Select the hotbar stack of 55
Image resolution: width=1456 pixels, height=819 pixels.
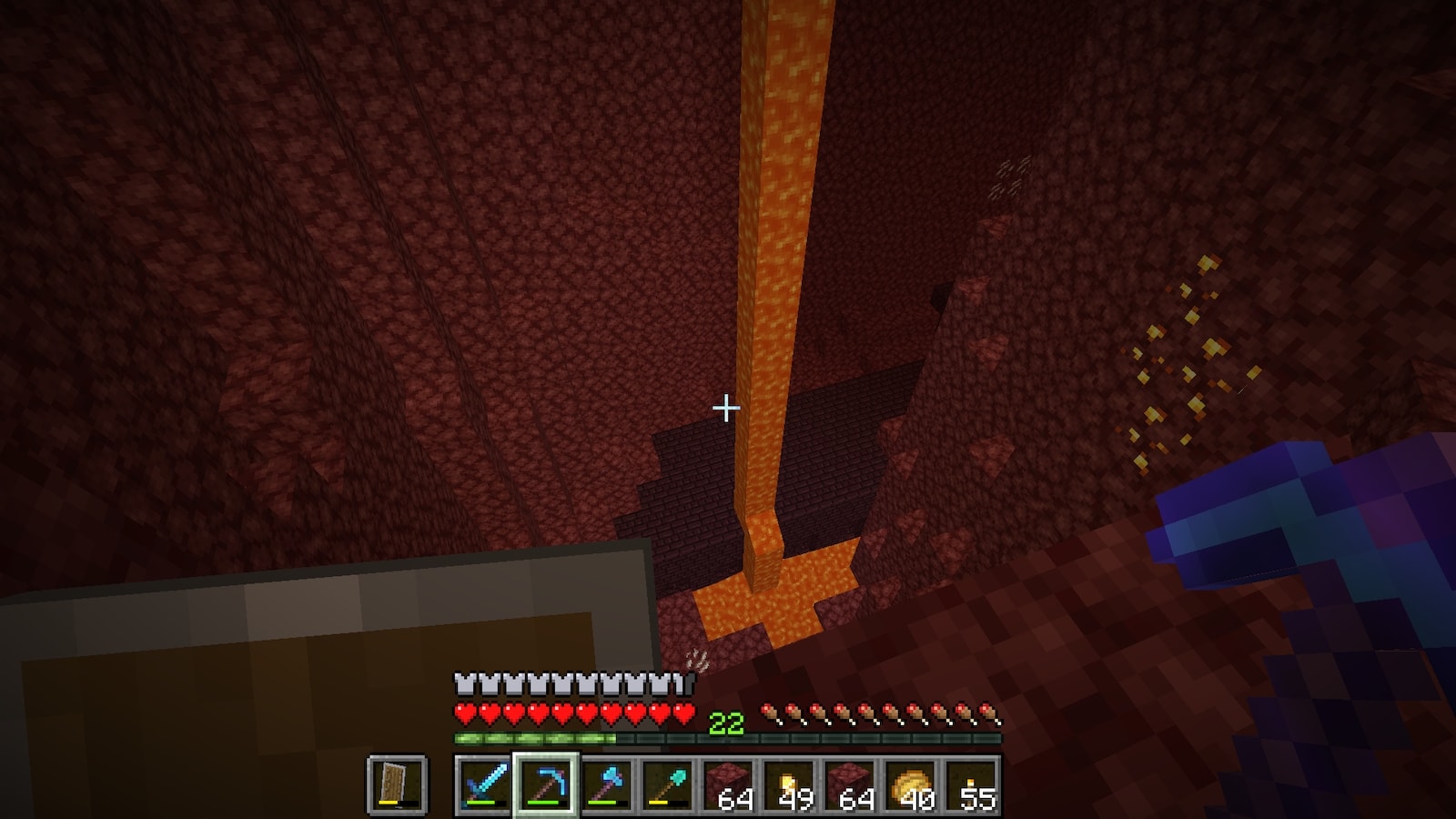pos(972,784)
